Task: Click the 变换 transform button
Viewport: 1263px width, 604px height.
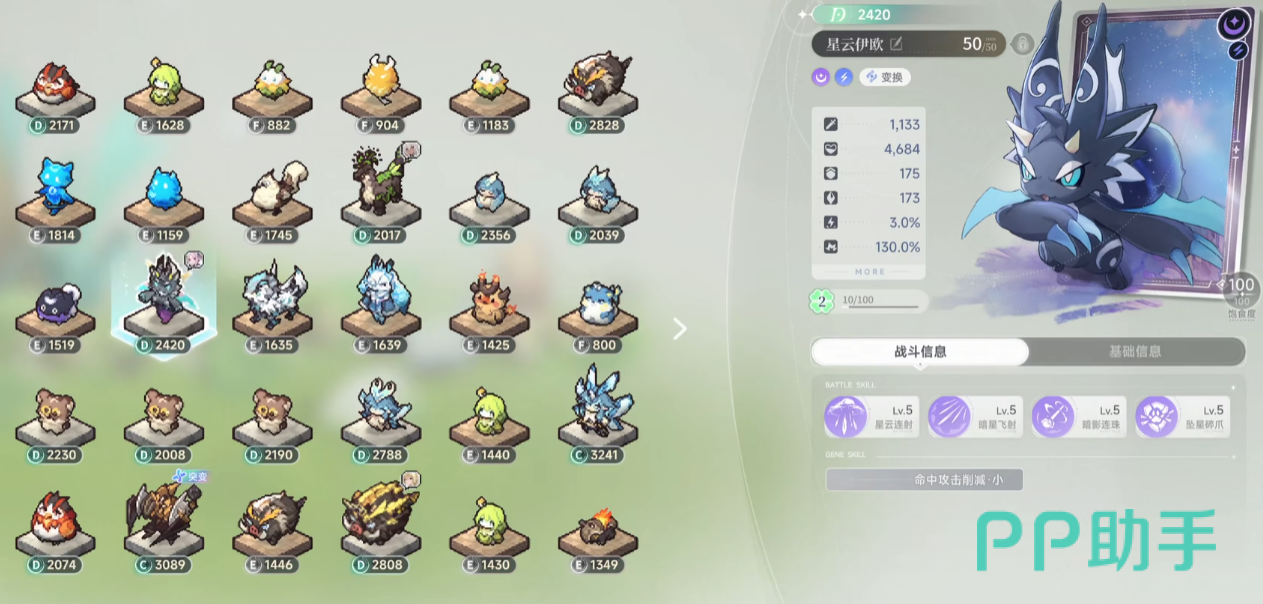Action: (x=885, y=77)
